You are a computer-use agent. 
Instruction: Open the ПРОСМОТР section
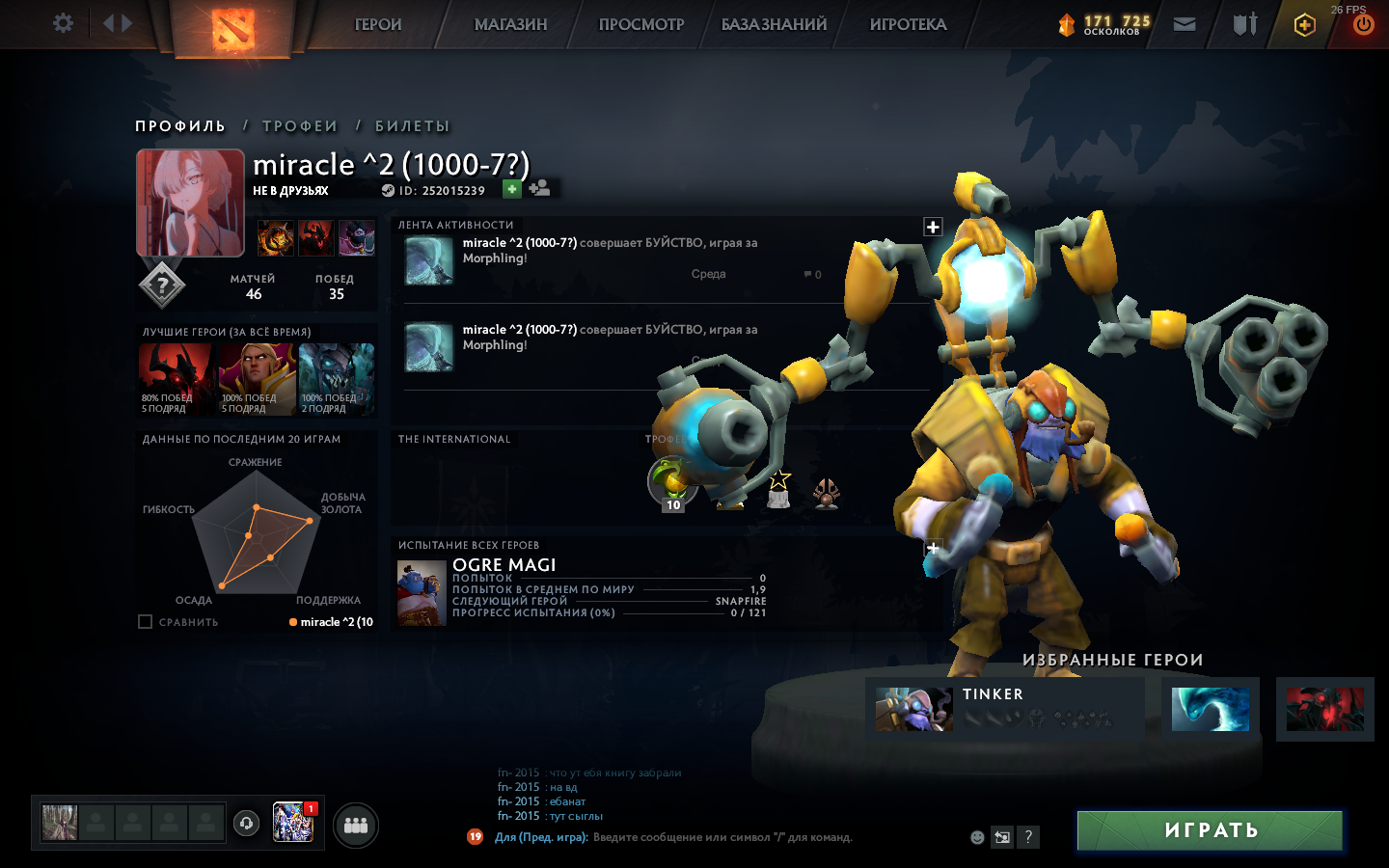point(641,25)
